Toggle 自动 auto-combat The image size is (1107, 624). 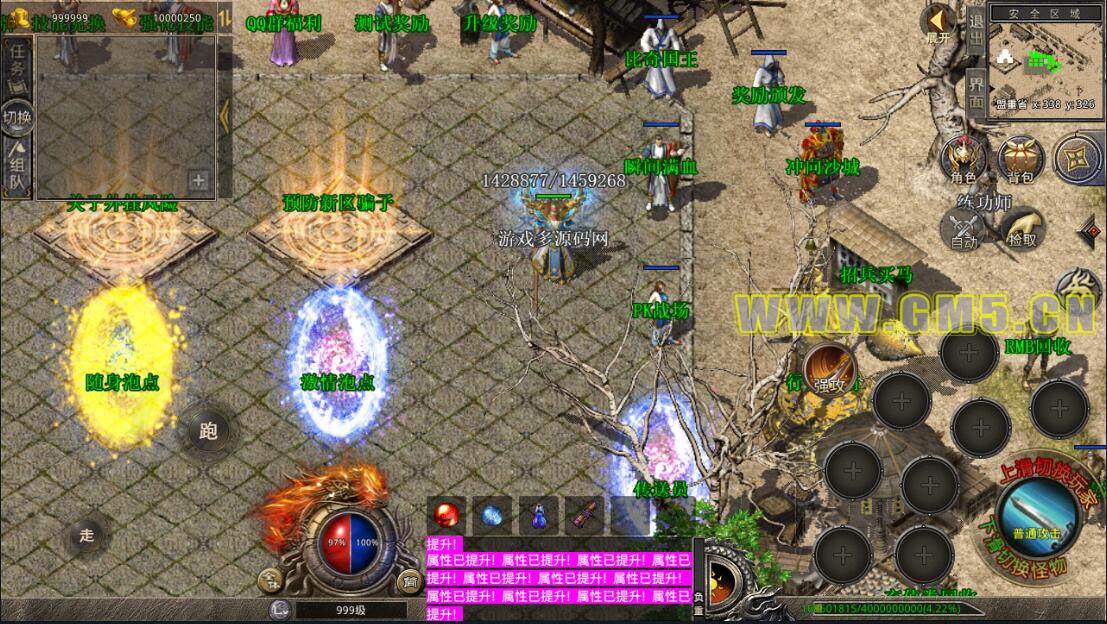[x=964, y=230]
